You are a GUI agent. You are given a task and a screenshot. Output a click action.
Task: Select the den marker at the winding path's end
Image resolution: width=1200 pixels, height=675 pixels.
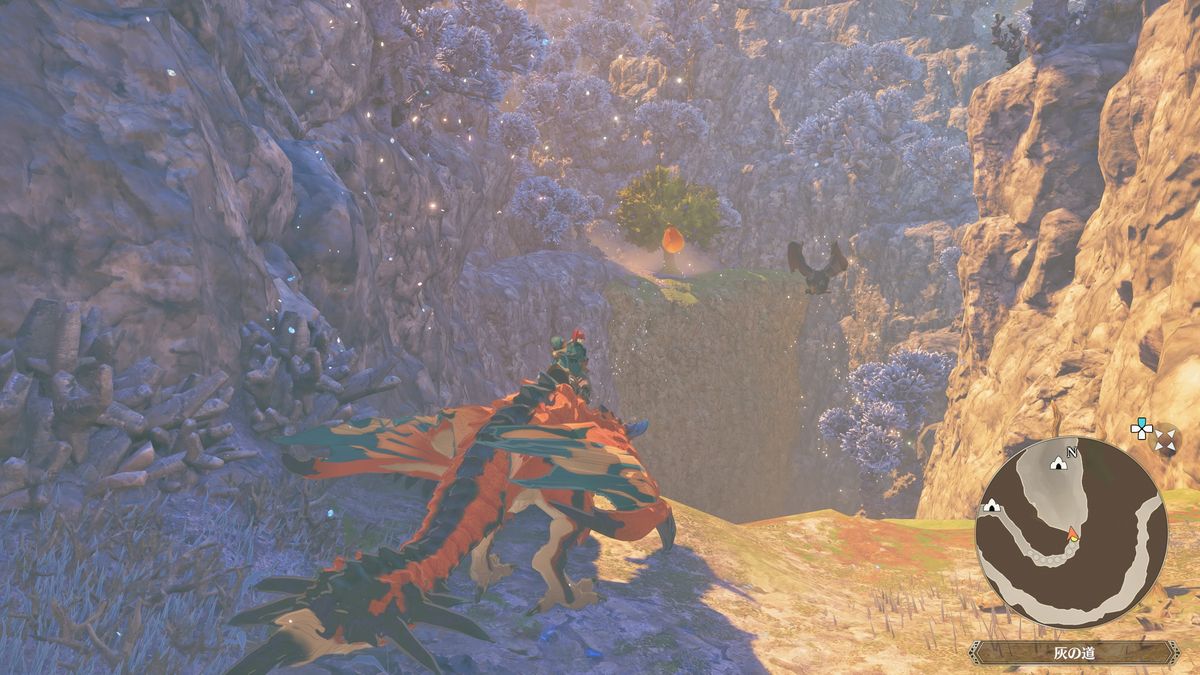[992, 506]
